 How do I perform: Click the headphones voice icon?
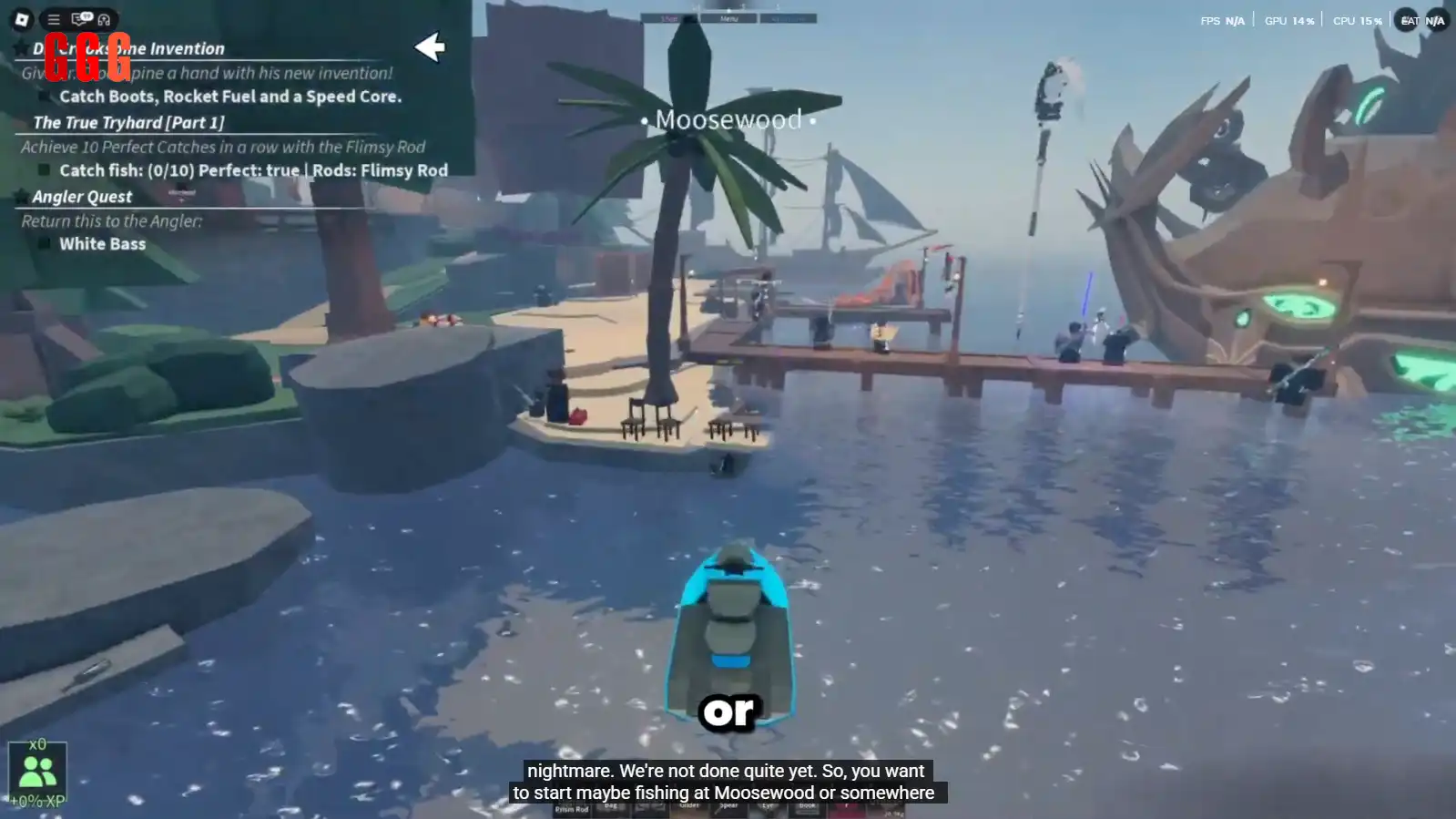tap(104, 19)
